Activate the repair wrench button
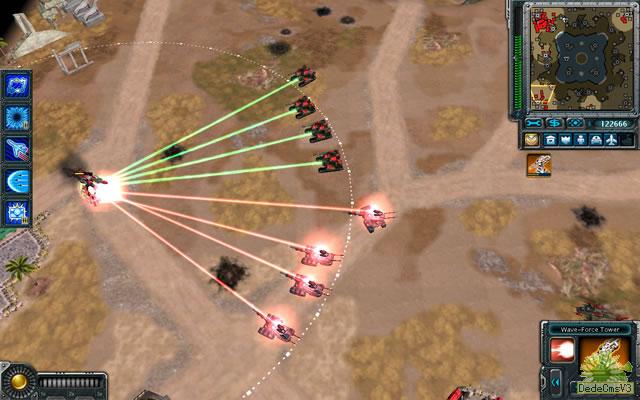Viewport: 640px width, 400px height. click(x=531, y=123)
